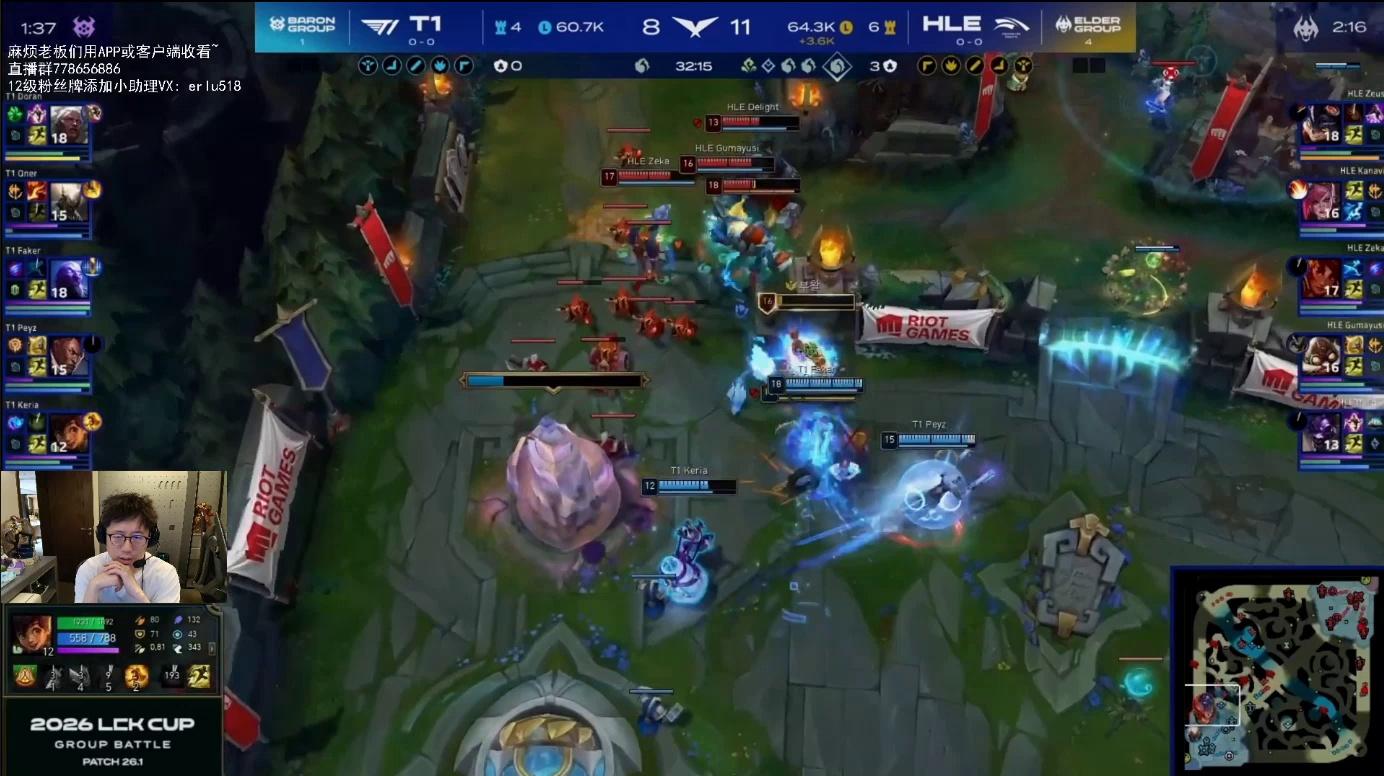
Task: Select T1 Faker's champion portrait
Action: [x=65, y=280]
